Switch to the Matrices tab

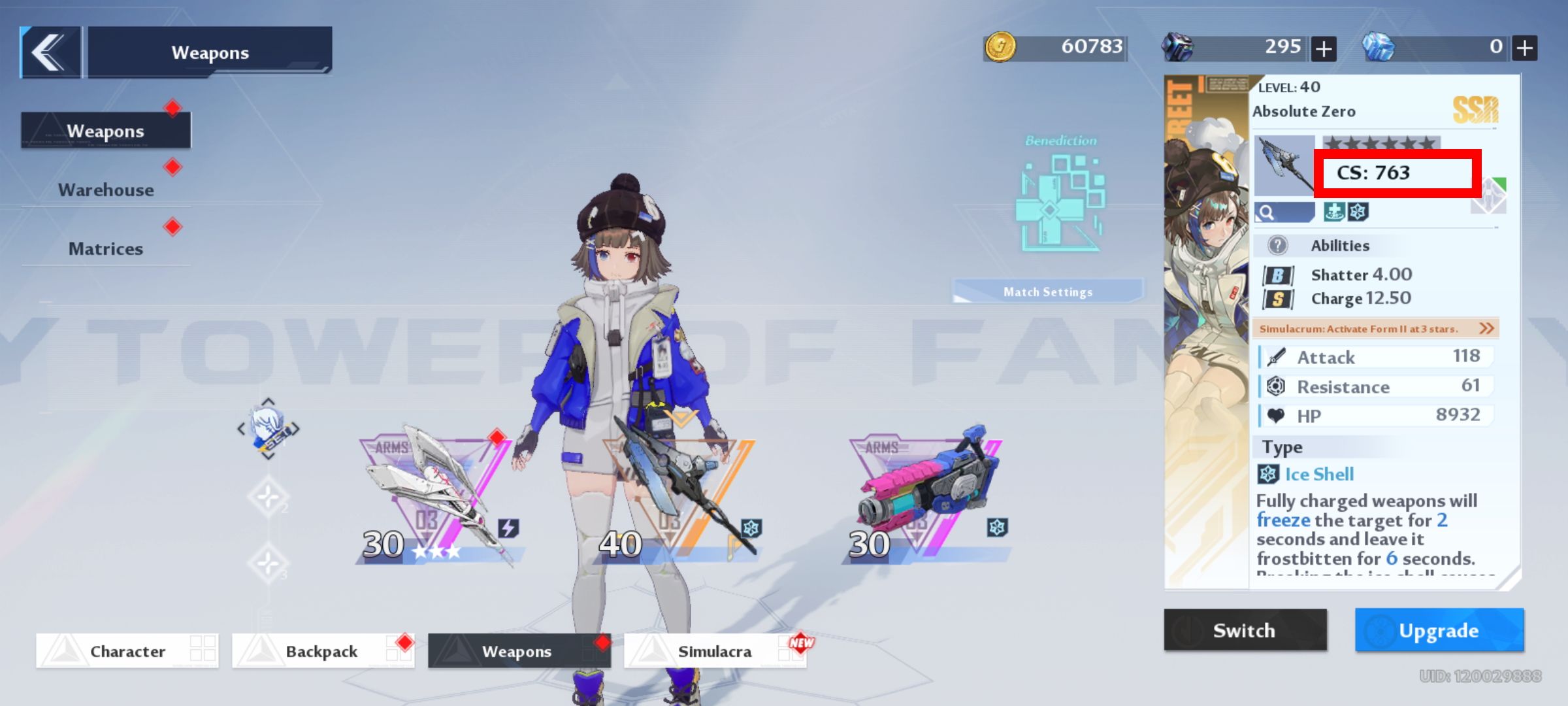click(106, 248)
